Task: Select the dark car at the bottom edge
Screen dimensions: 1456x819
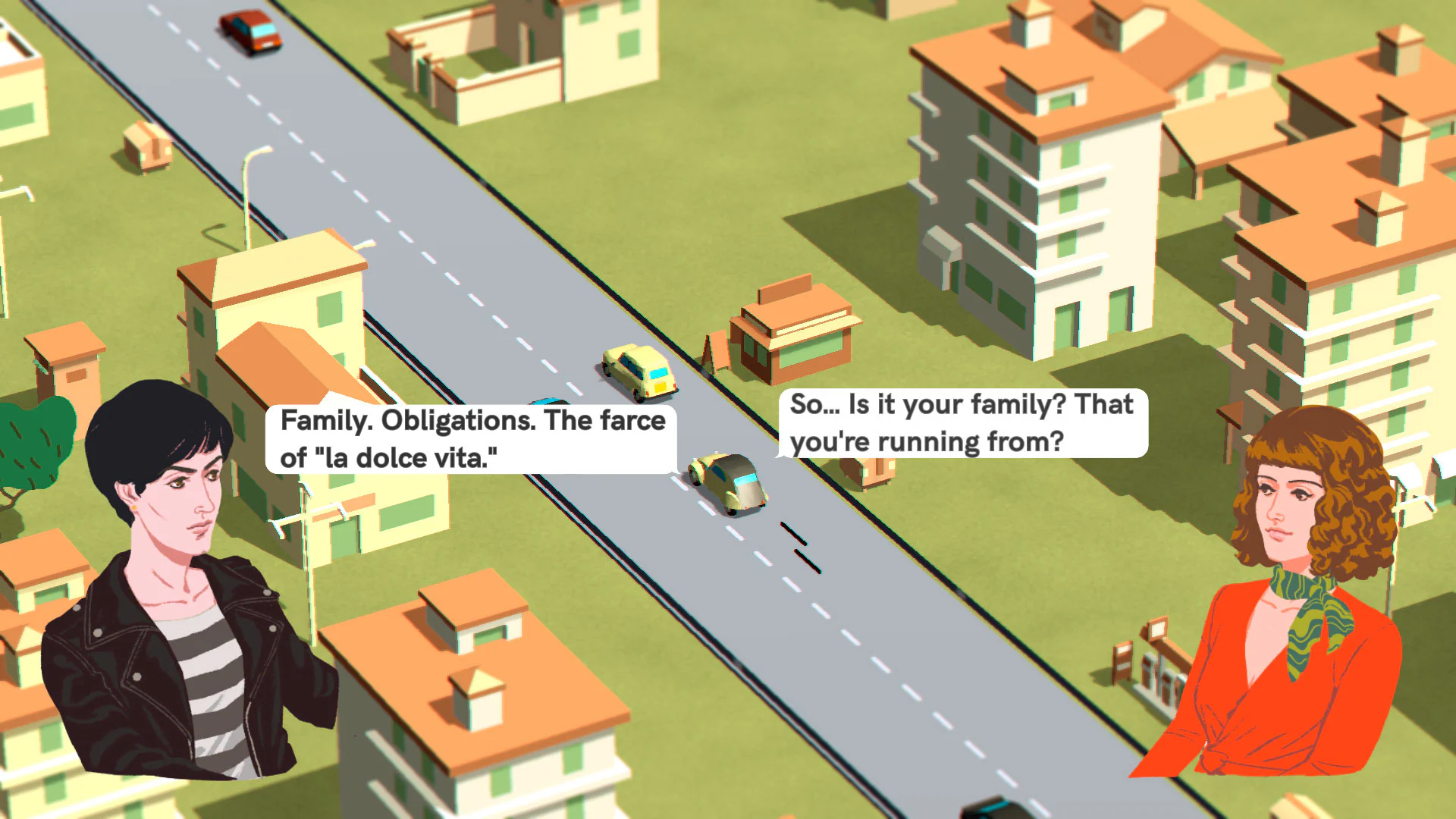Action: click(993, 811)
